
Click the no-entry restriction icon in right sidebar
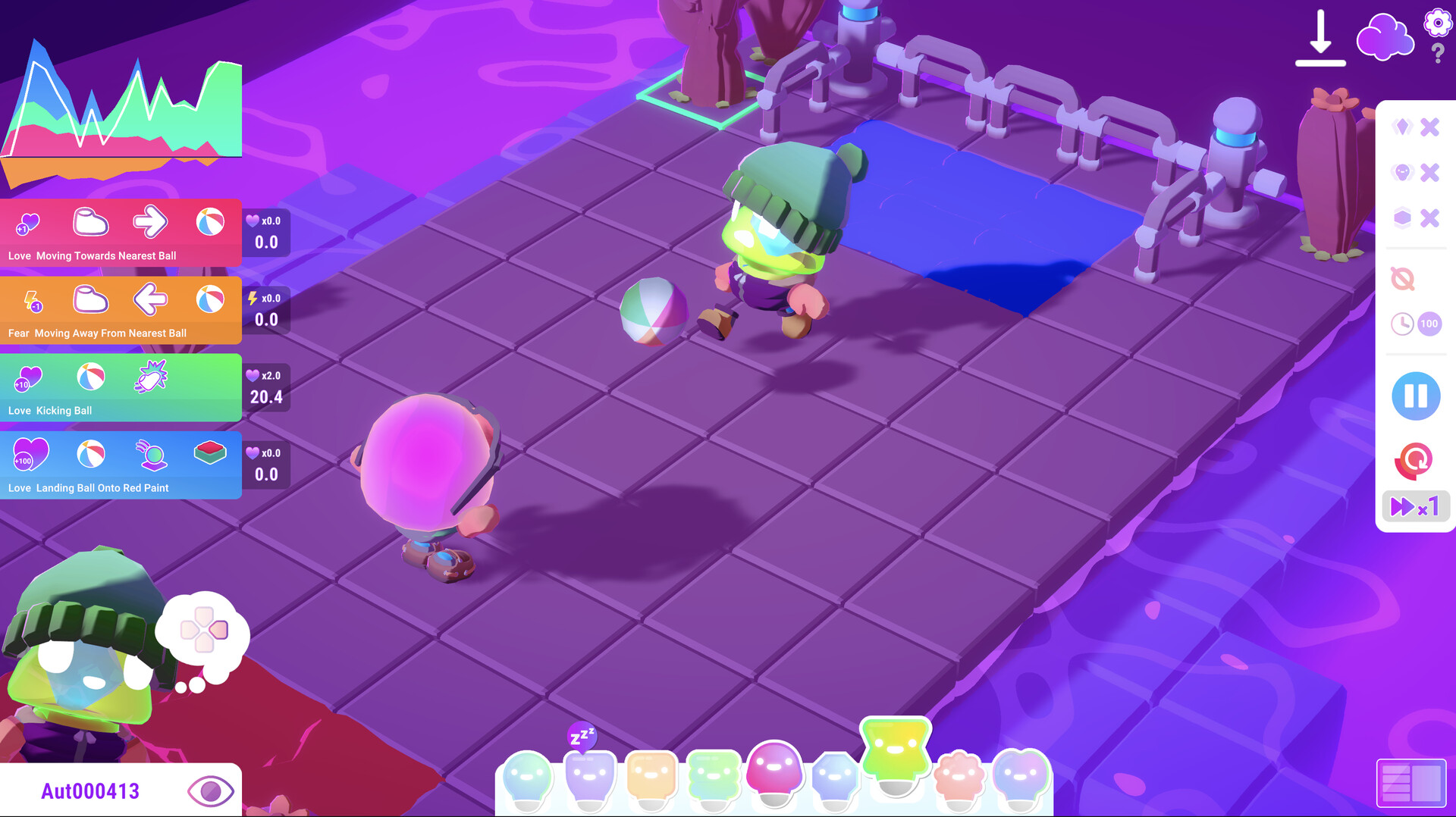tap(1404, 279)
